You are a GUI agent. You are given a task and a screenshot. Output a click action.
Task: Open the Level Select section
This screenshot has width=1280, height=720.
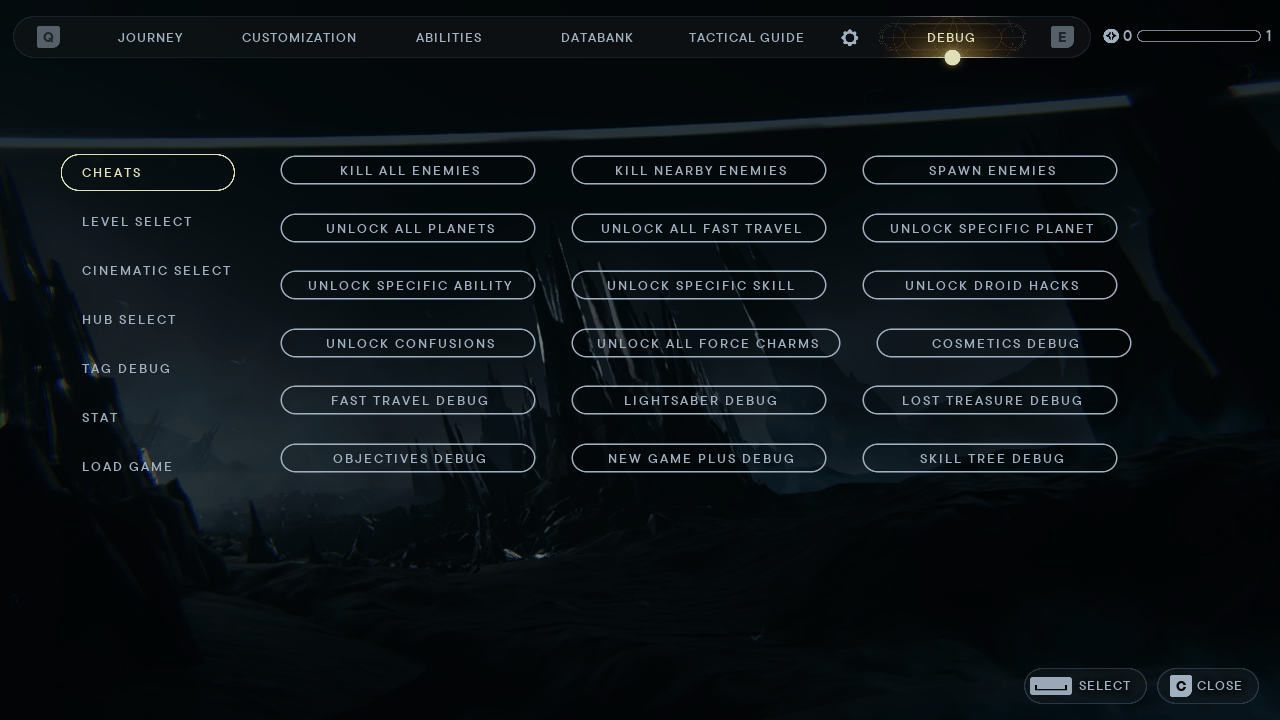pyautogui.click(x=137, y=221)
